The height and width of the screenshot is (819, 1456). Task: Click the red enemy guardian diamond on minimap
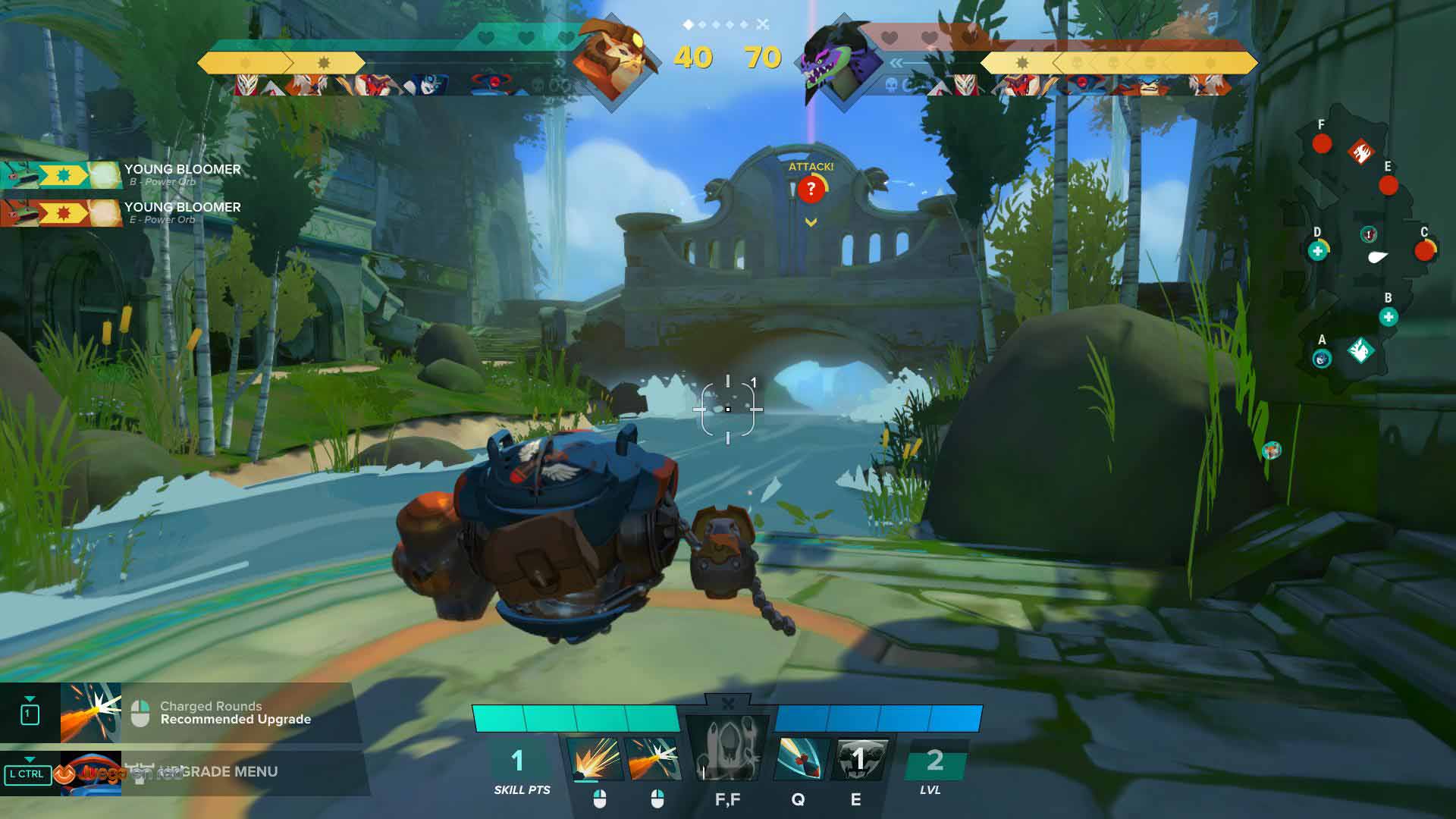[x=1360, y=153]
